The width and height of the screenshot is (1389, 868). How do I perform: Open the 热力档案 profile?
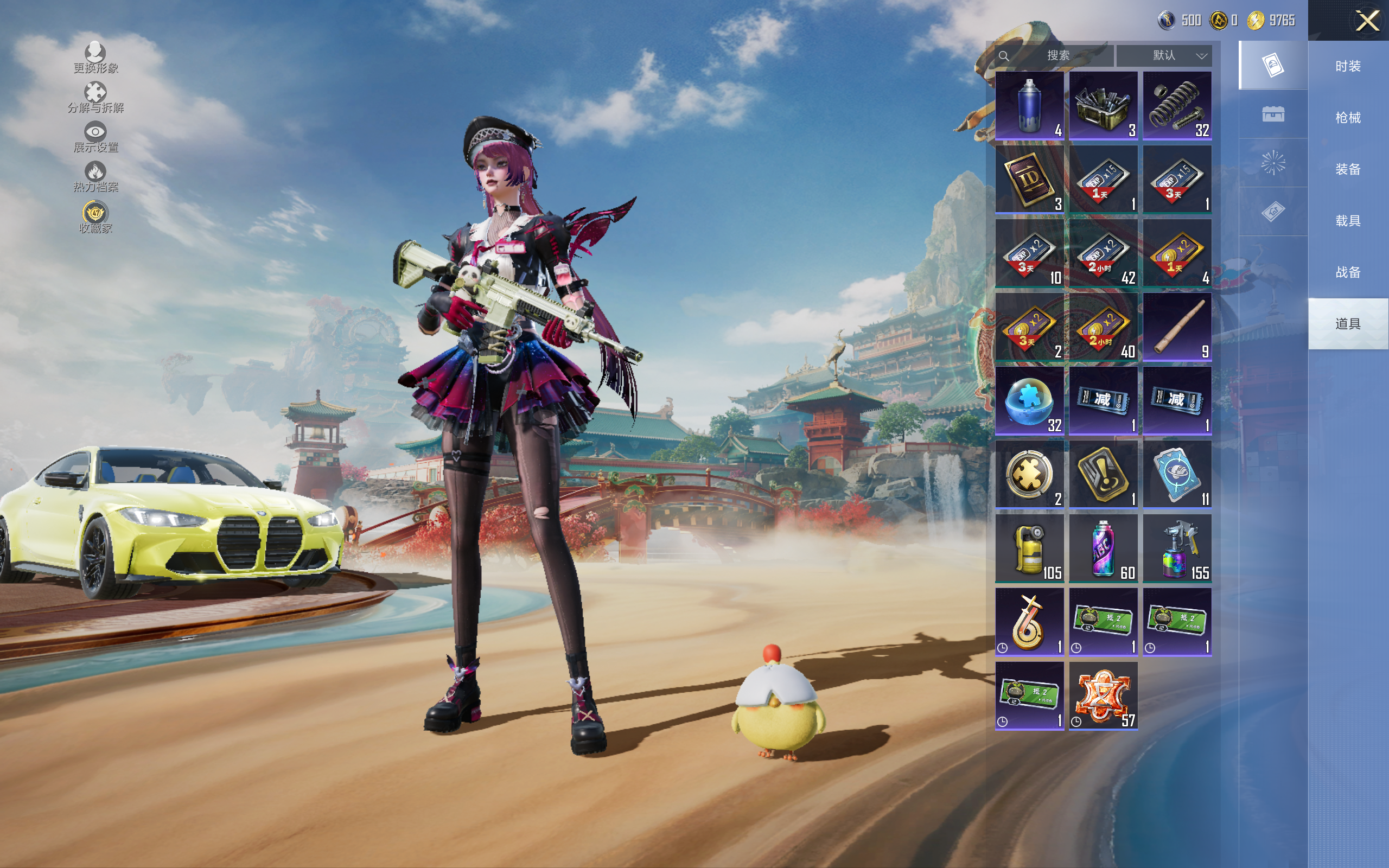click(95, 177)
